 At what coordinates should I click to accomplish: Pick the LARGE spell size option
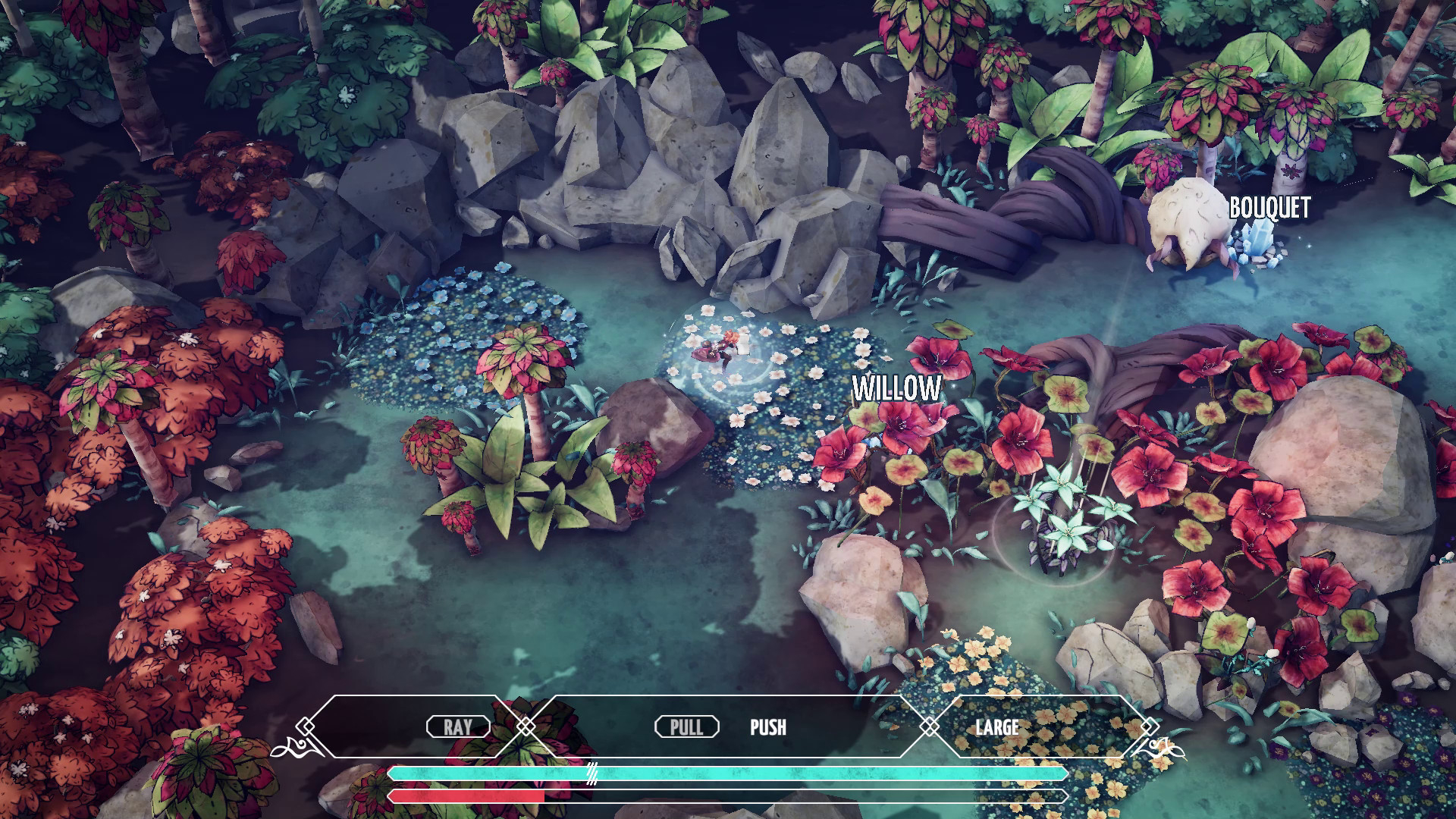point(996,727)
